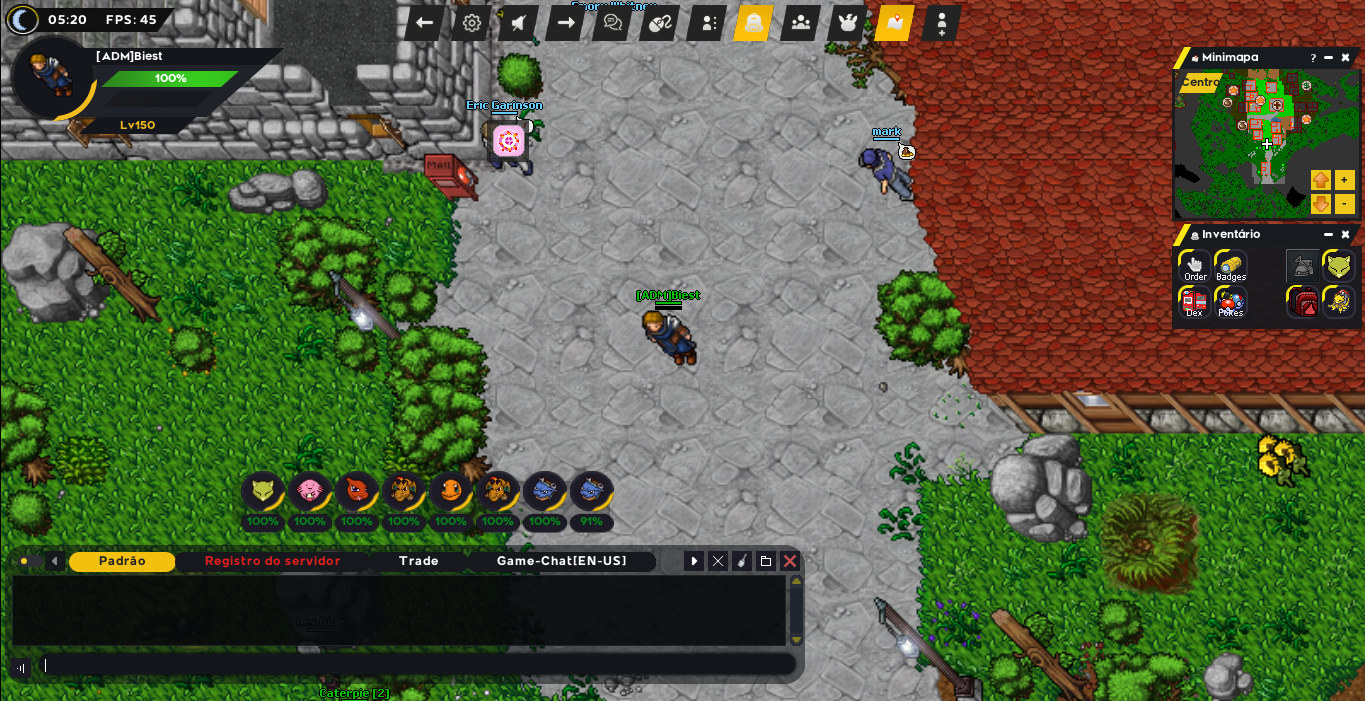Screen dimensions: 1365x701
Task: Minimize the Inventário panel
Action: 1328,235
